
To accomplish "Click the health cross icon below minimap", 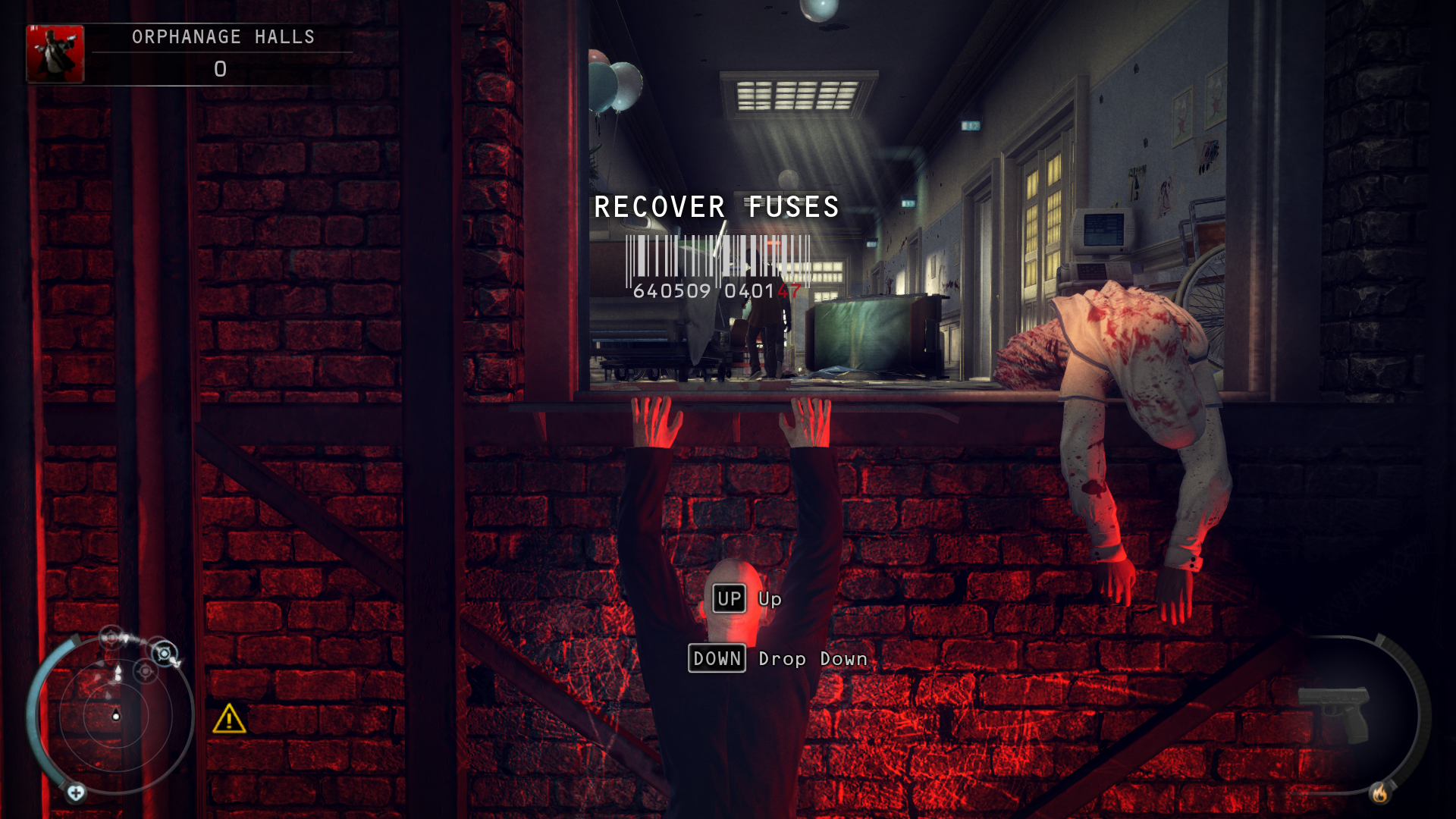I will (x=76, y=793).
